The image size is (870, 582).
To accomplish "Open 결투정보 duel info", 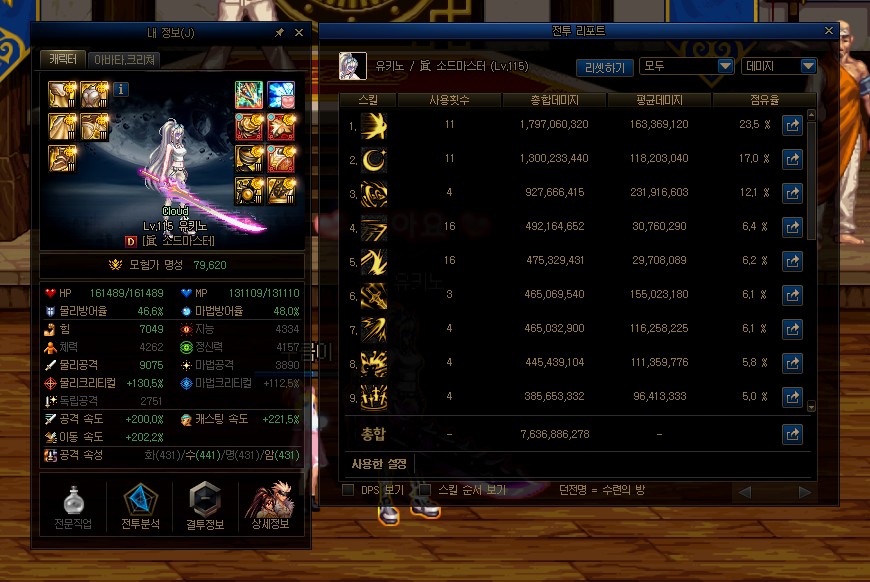I will click(205, 506).
